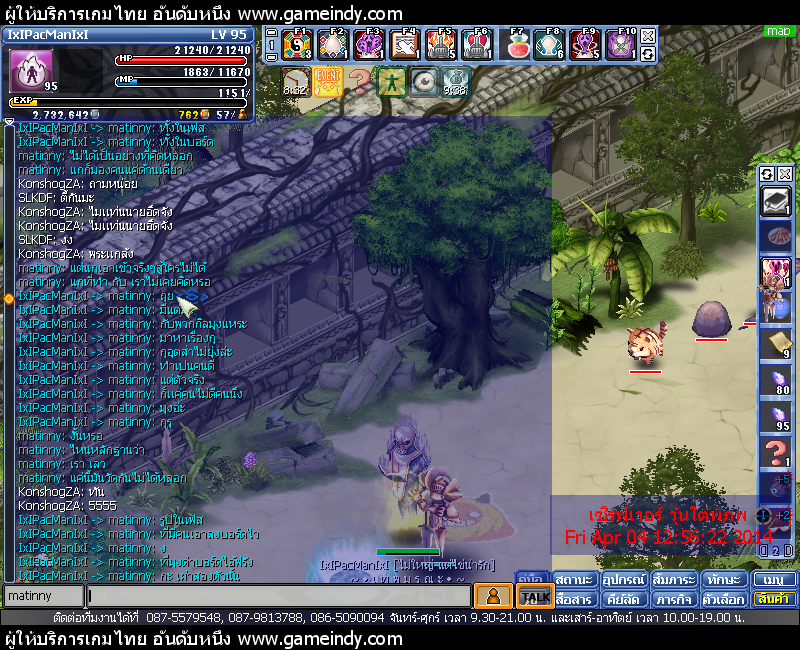The image size is (800, 650).
Task: Open the สินค้า (Item shop) button
Action: [x=775, y=599]
